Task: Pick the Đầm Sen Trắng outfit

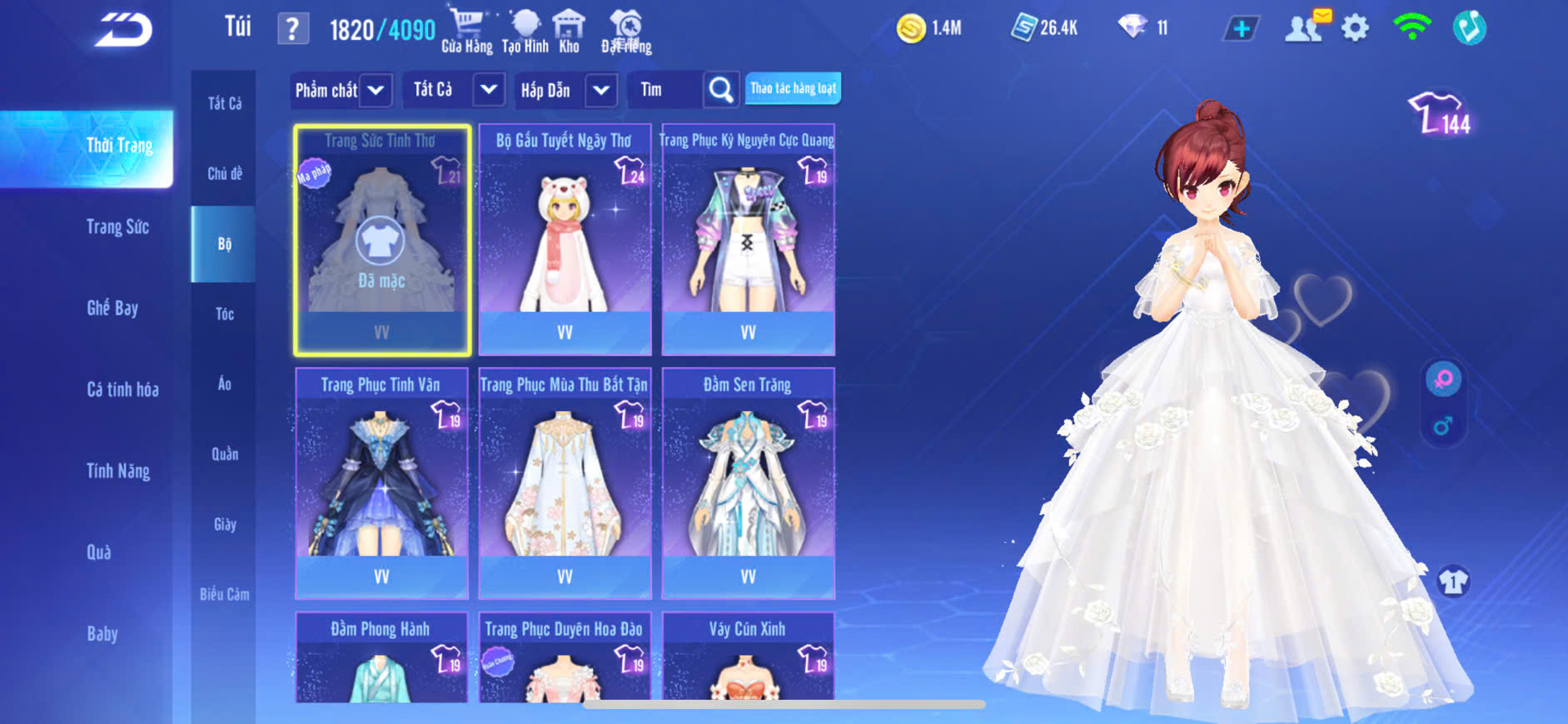Action: click(748, 483)
